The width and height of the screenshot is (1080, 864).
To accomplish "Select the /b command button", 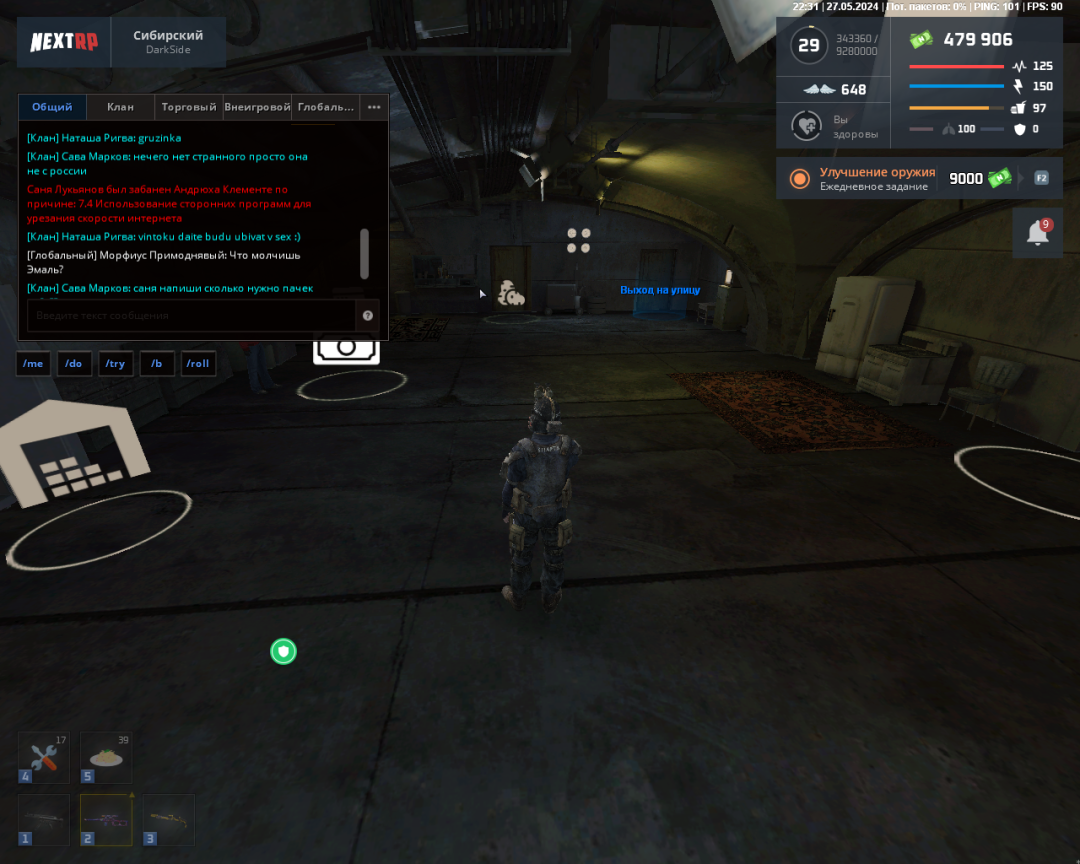I will (x=157, y=363).
